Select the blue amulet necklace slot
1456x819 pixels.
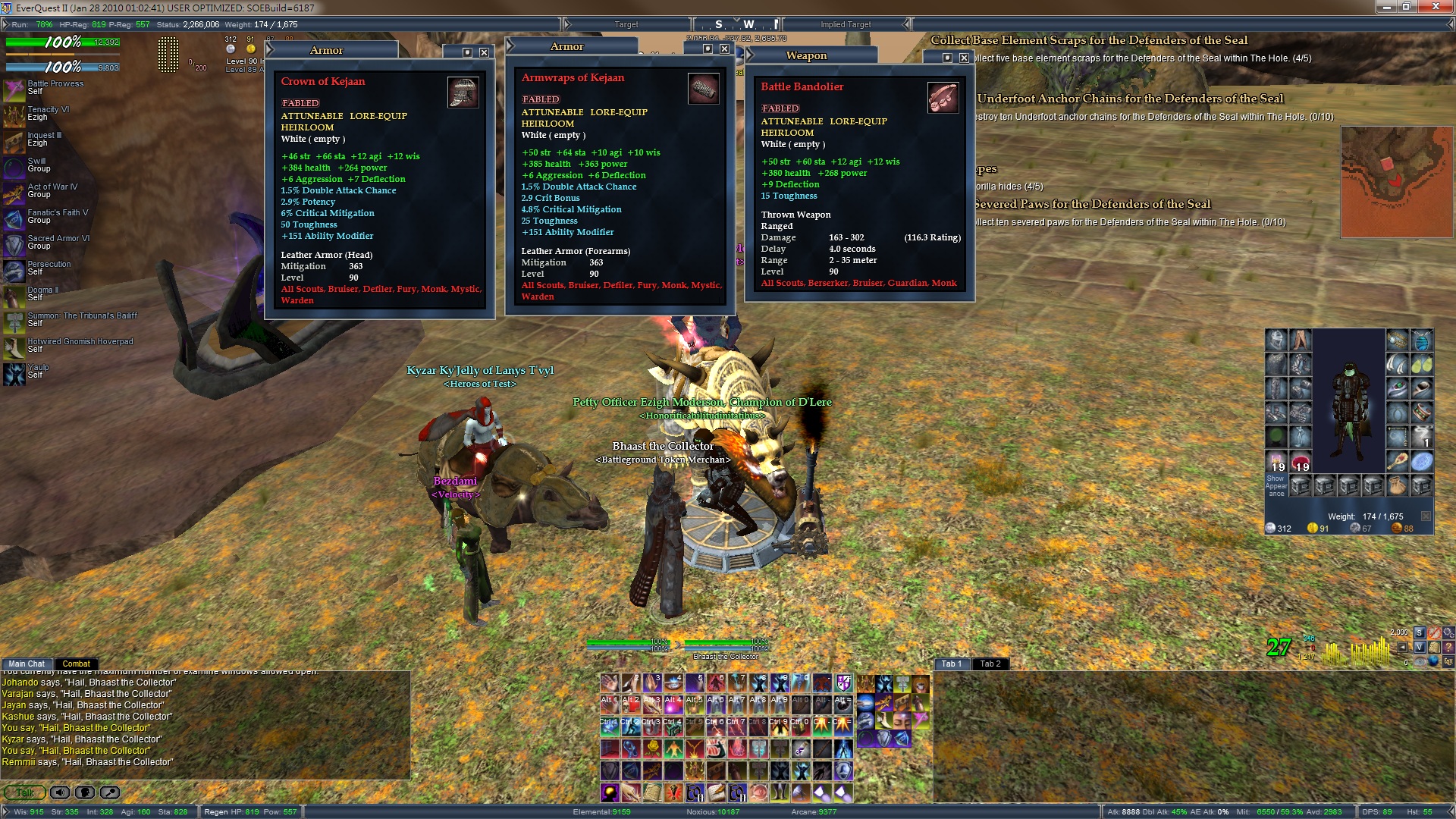tap(1422, 340)
